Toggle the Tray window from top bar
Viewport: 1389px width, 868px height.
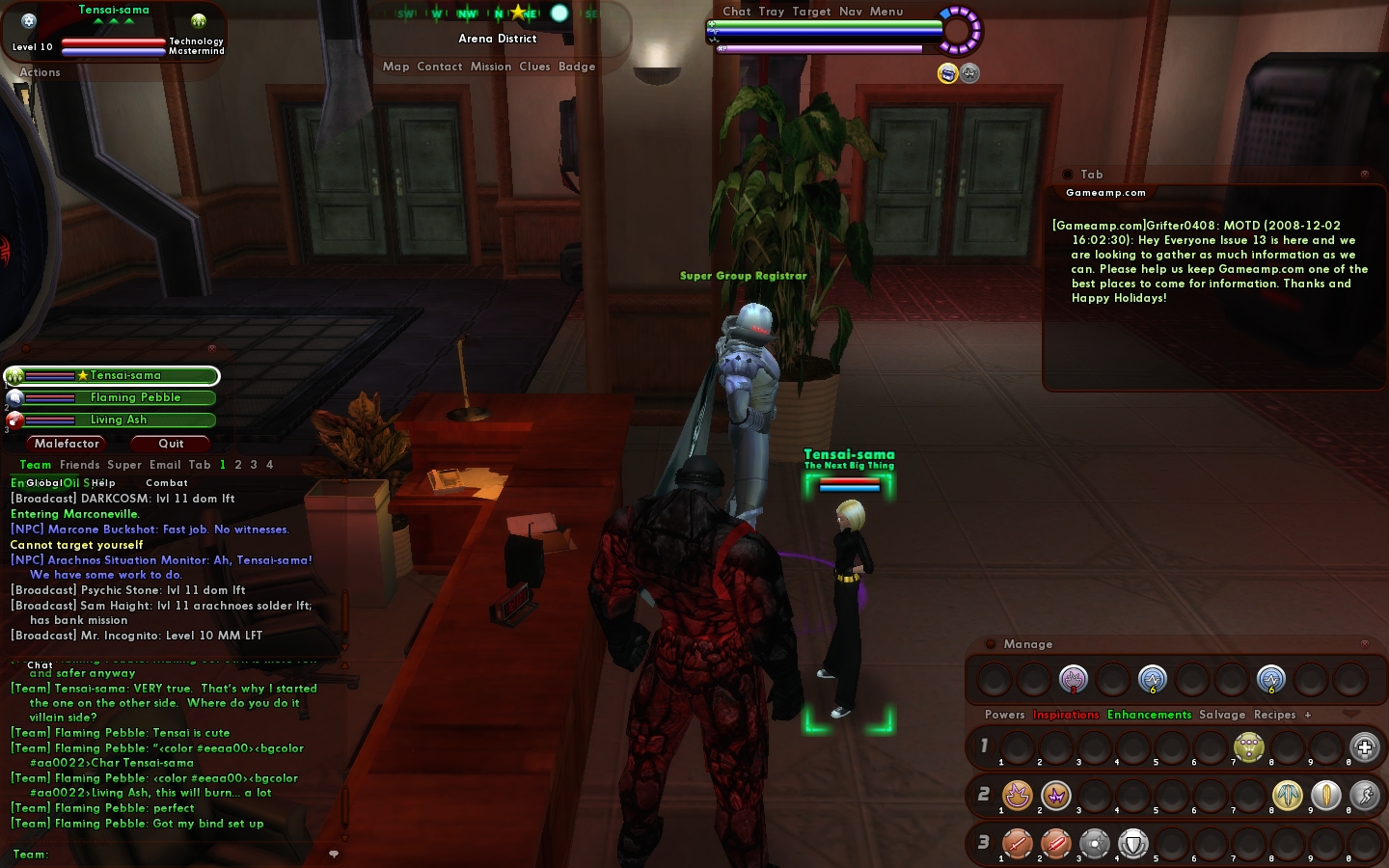click(771, 12)
